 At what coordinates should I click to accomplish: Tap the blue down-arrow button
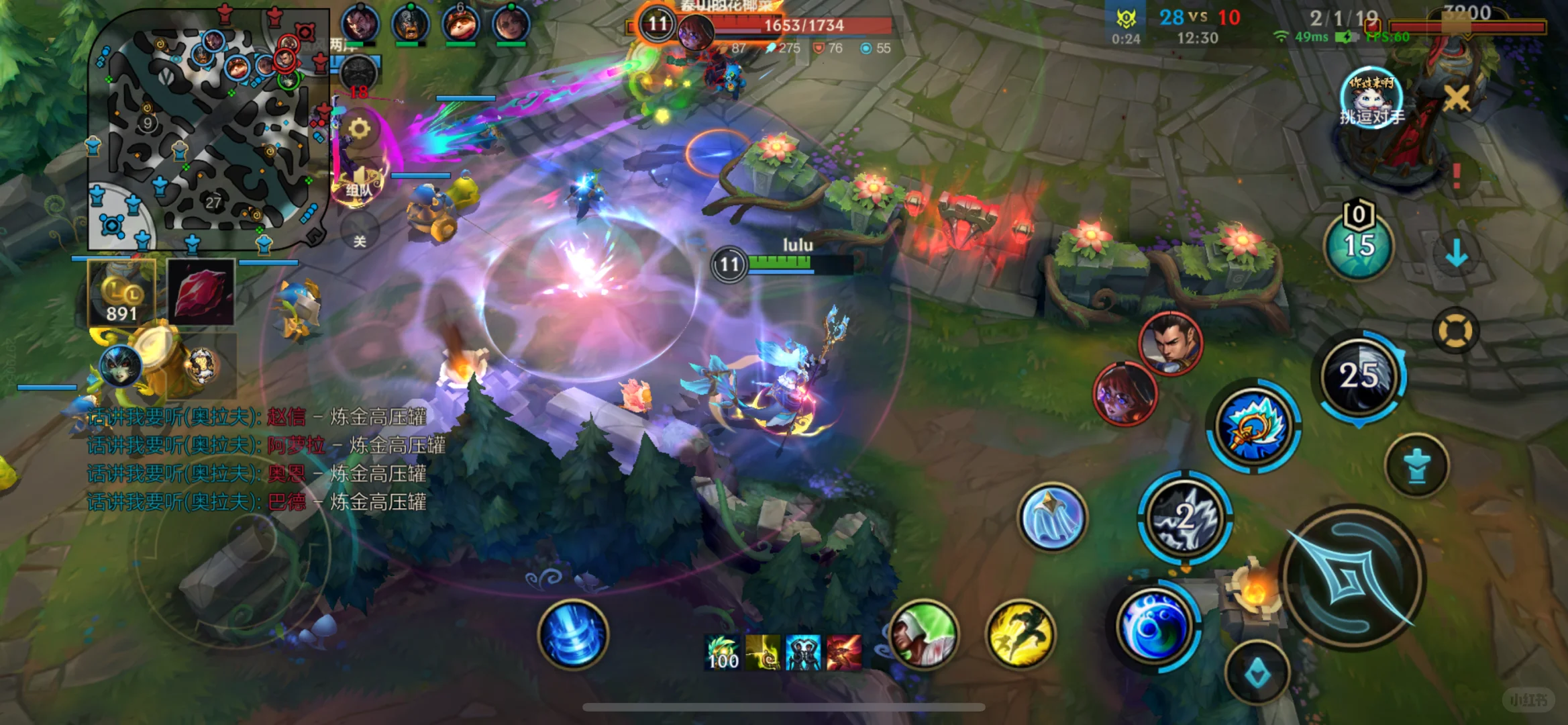tap(1456, 253)
